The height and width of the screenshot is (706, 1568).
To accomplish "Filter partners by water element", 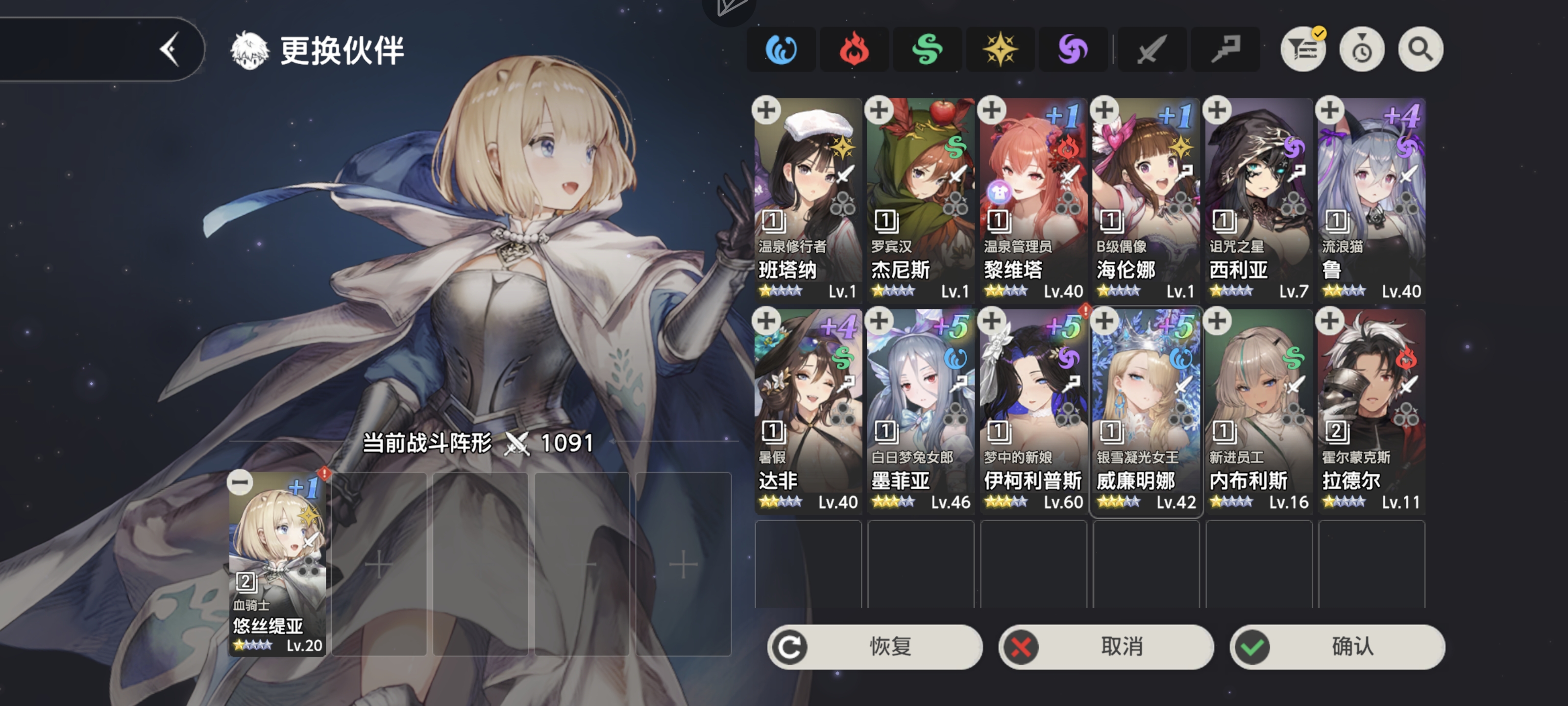I will [x=781, y=50].
